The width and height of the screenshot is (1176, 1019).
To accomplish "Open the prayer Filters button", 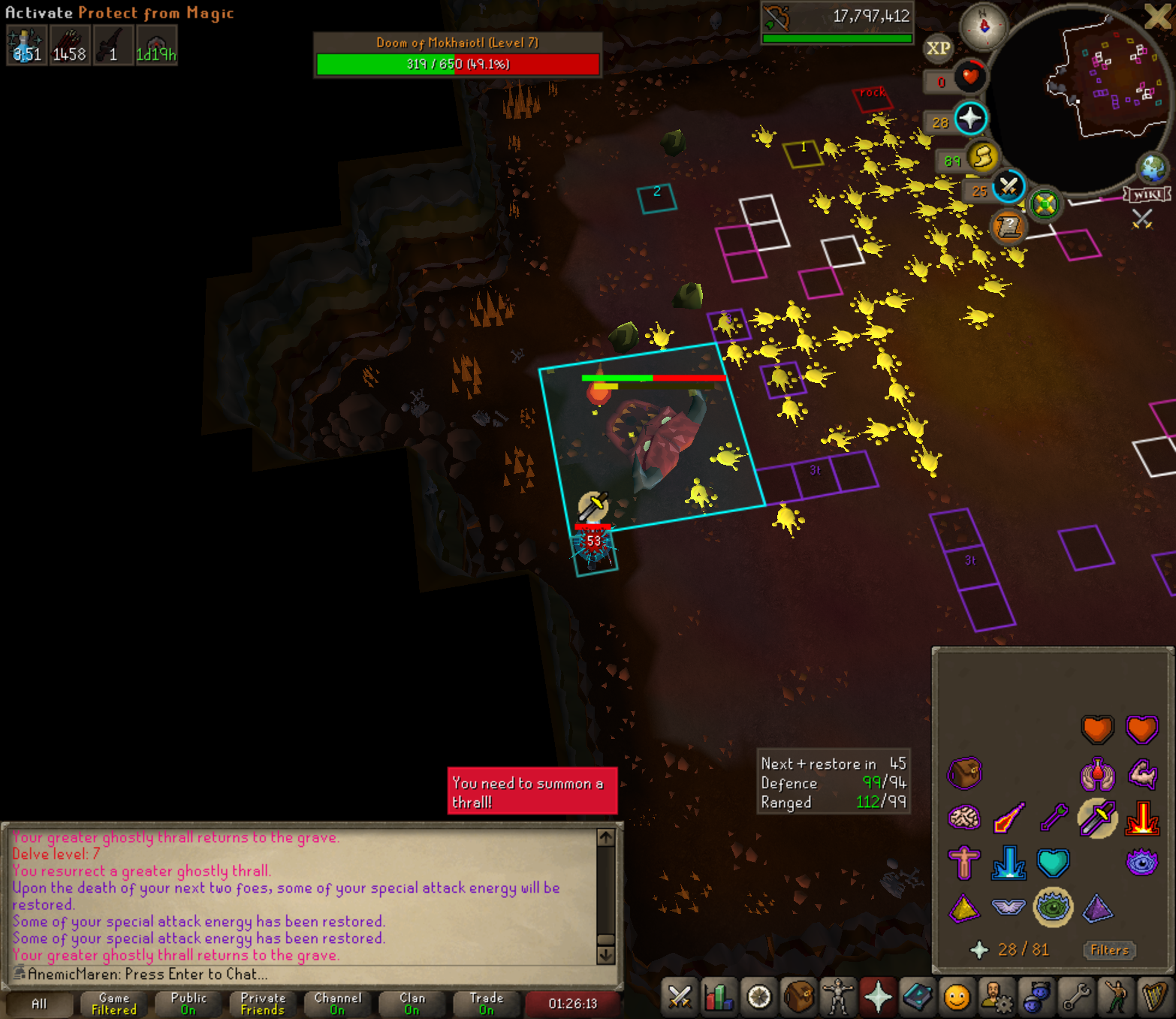I will tap(1109, 950).
